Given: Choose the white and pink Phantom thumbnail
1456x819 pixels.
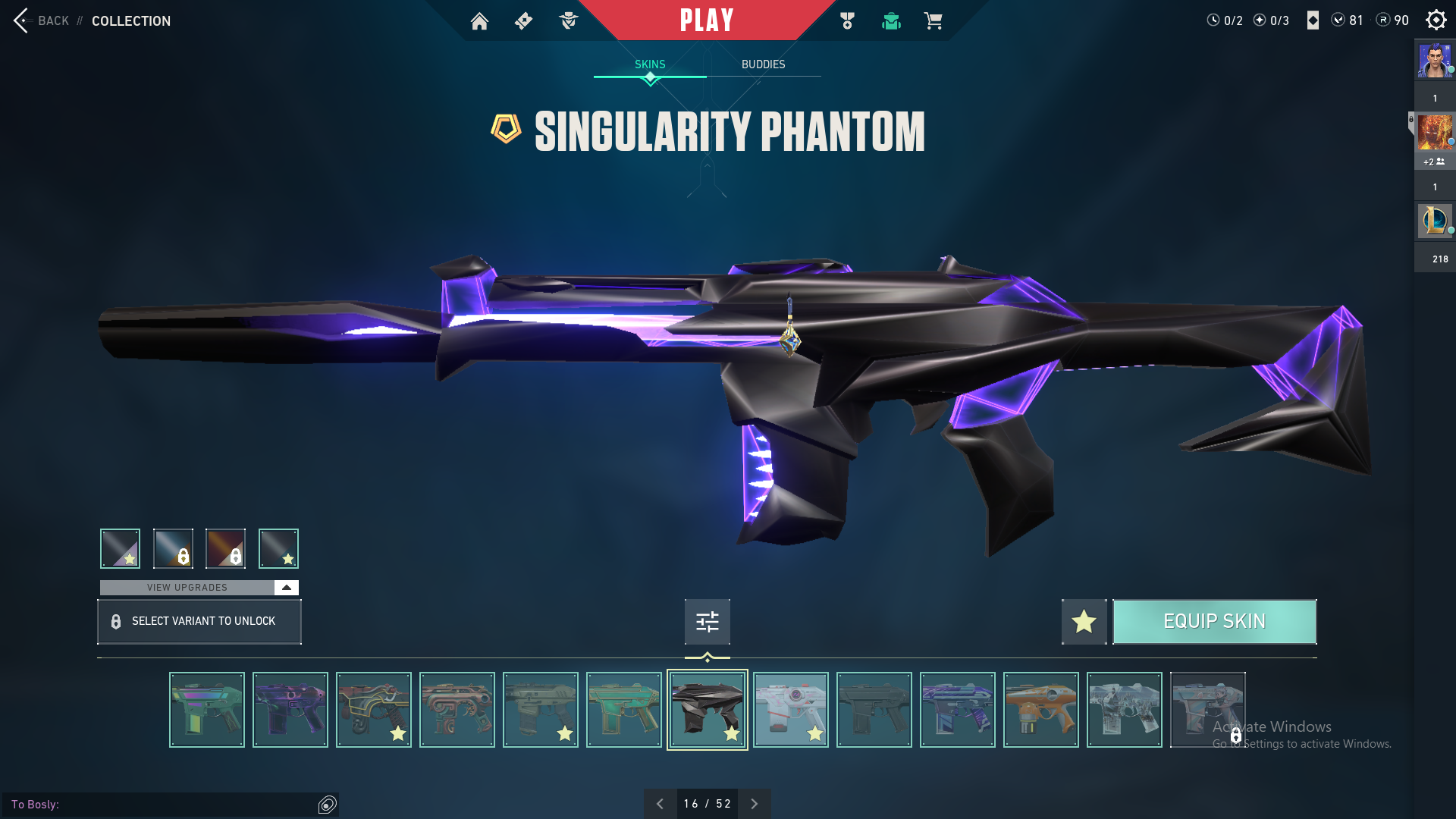Looking at the screenshot, I should click(x=790, y=710).
